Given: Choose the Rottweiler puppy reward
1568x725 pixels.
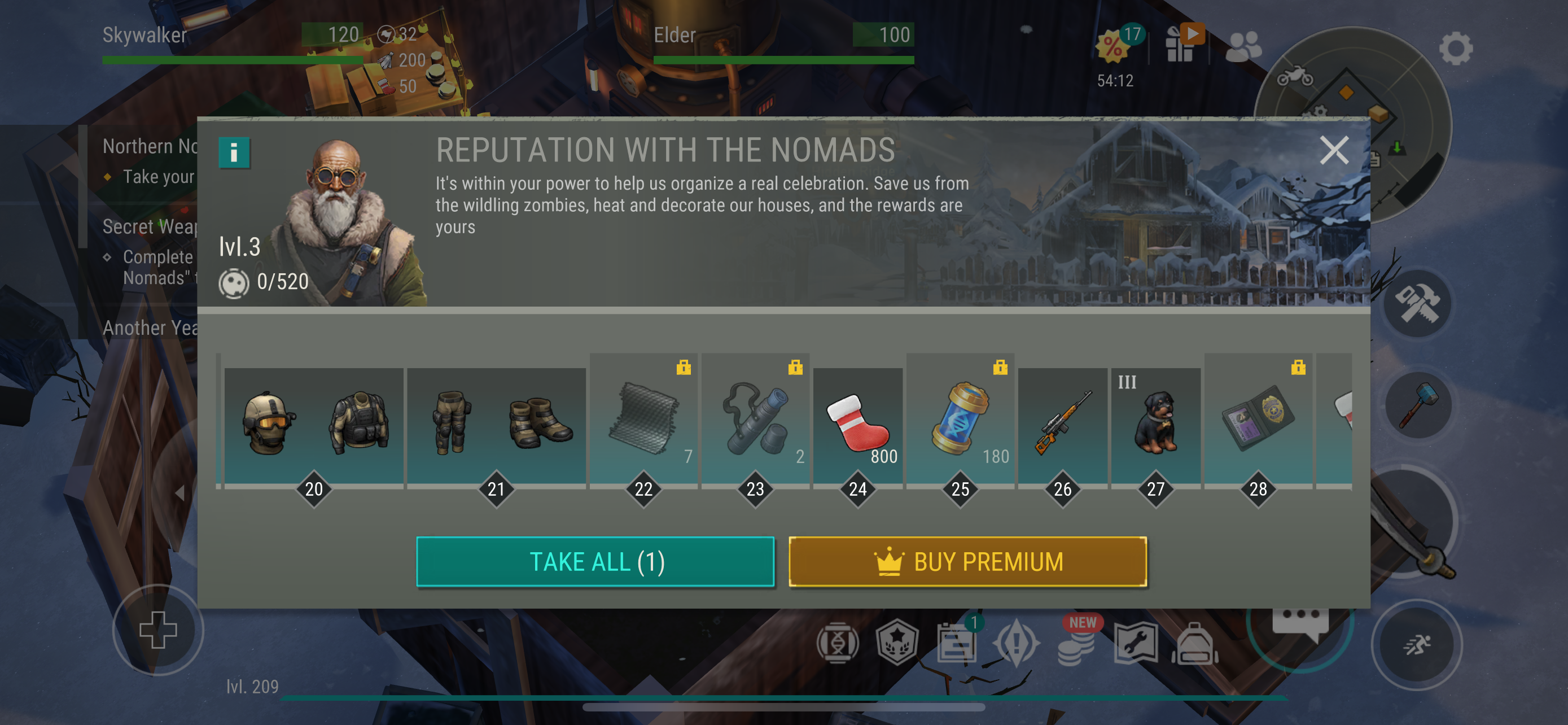Looking at the screenshot, I should [1155, 425].
